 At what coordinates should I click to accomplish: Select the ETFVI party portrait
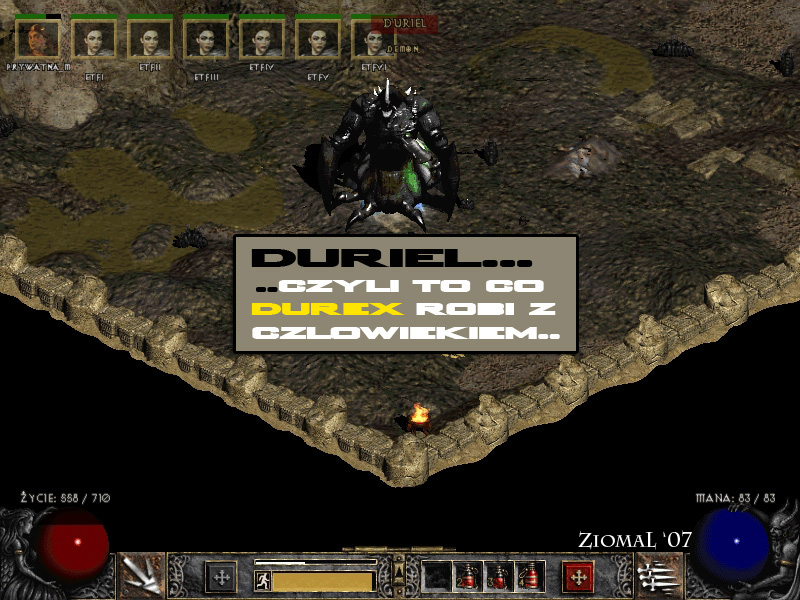(x=373, y=40)
